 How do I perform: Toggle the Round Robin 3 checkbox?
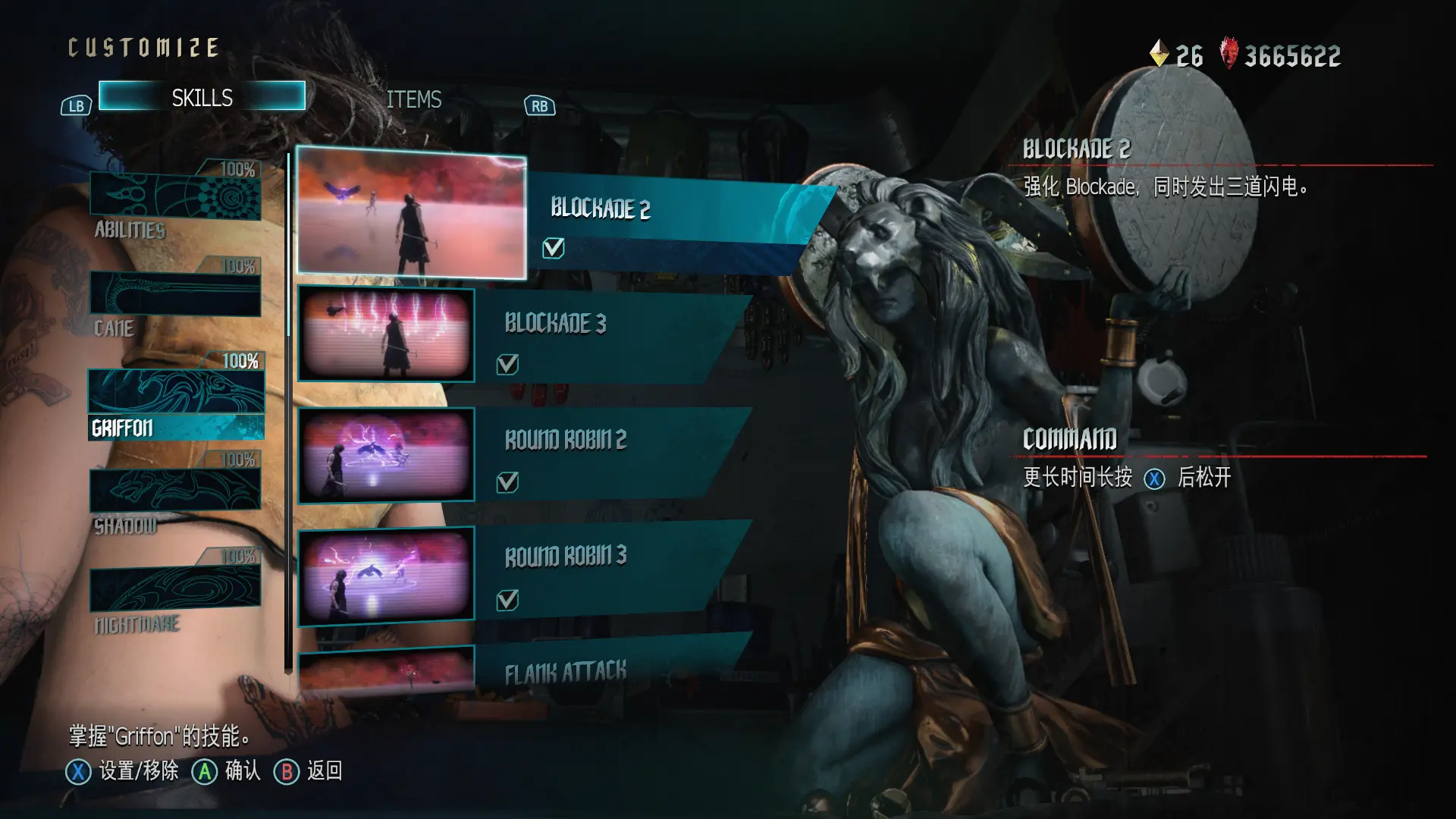click(507, 600)
